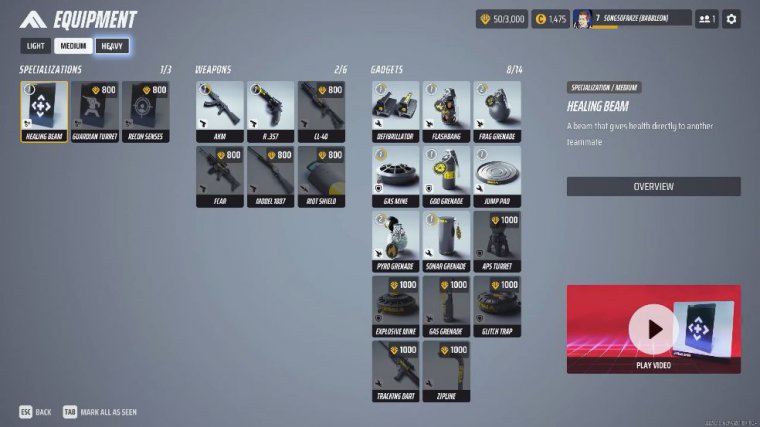Choose the Defibrillator gadget
Image resolution: width=760 pixels, height=427 pixels.
(395, 111)
